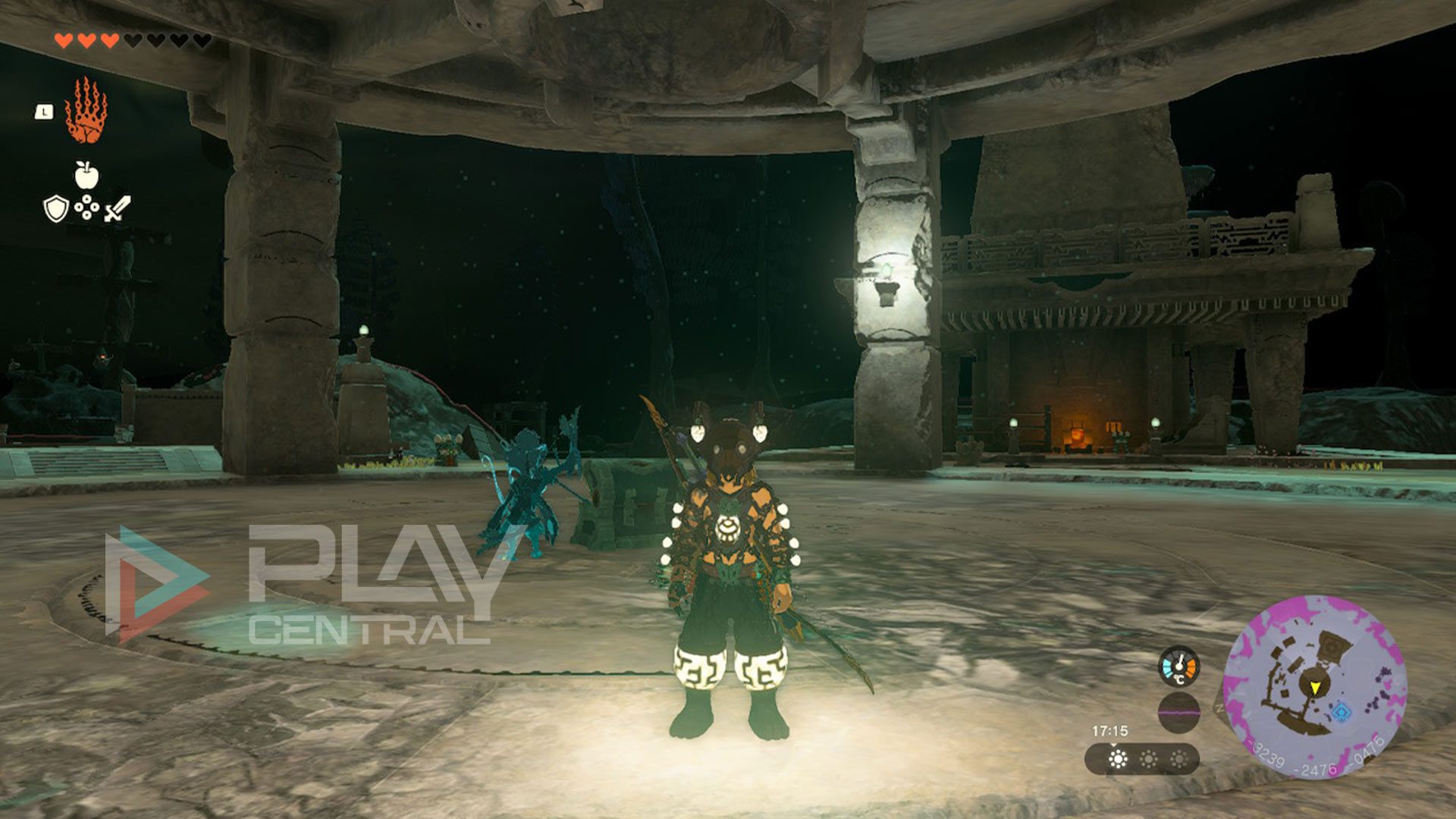Select the weather forecast sun panel
The width and height of the screenshot is (1456, 819).
[x=1142, y=758]
